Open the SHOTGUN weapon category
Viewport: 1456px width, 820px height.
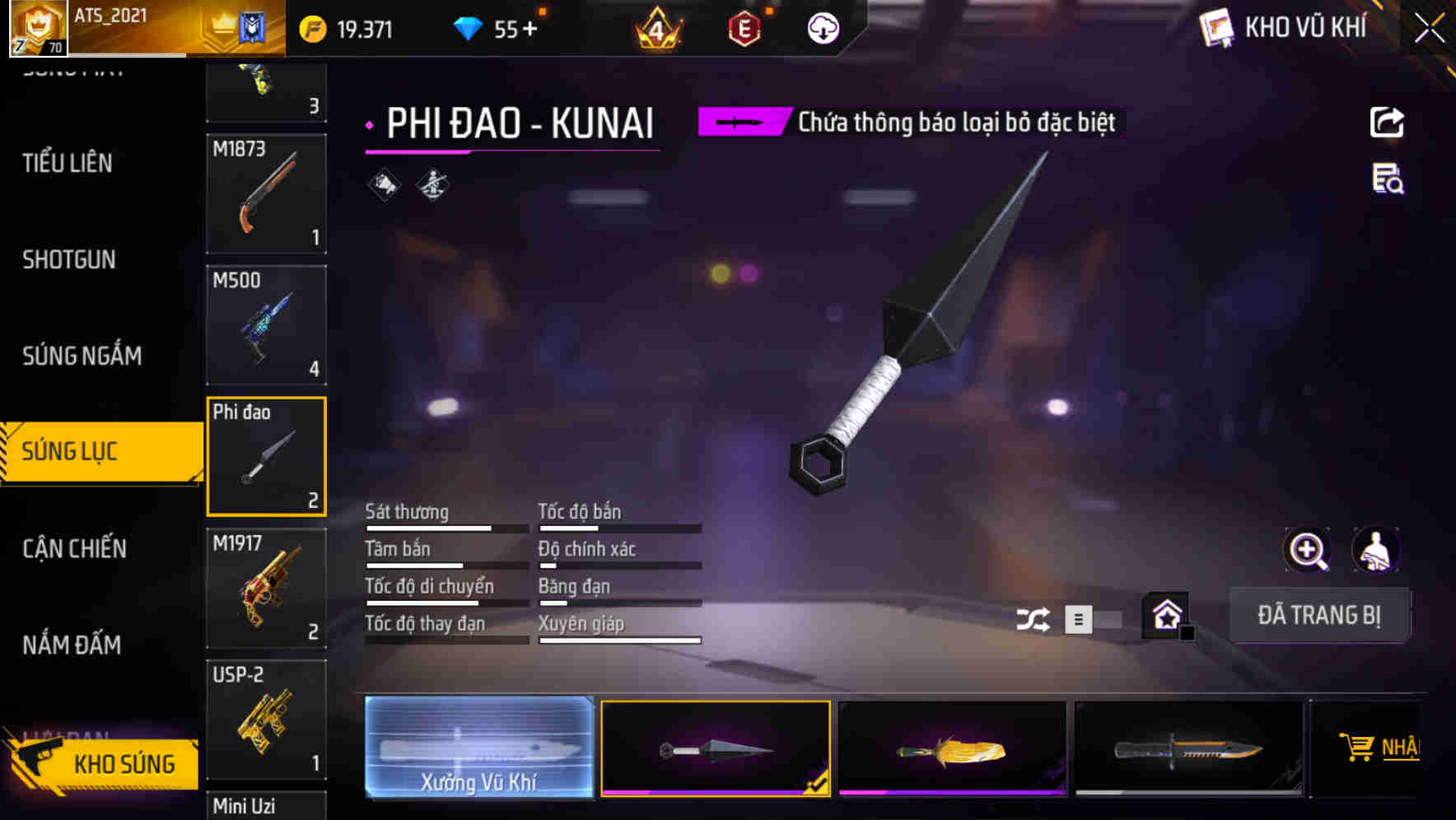pyautogui.click(x=68, y=259)
